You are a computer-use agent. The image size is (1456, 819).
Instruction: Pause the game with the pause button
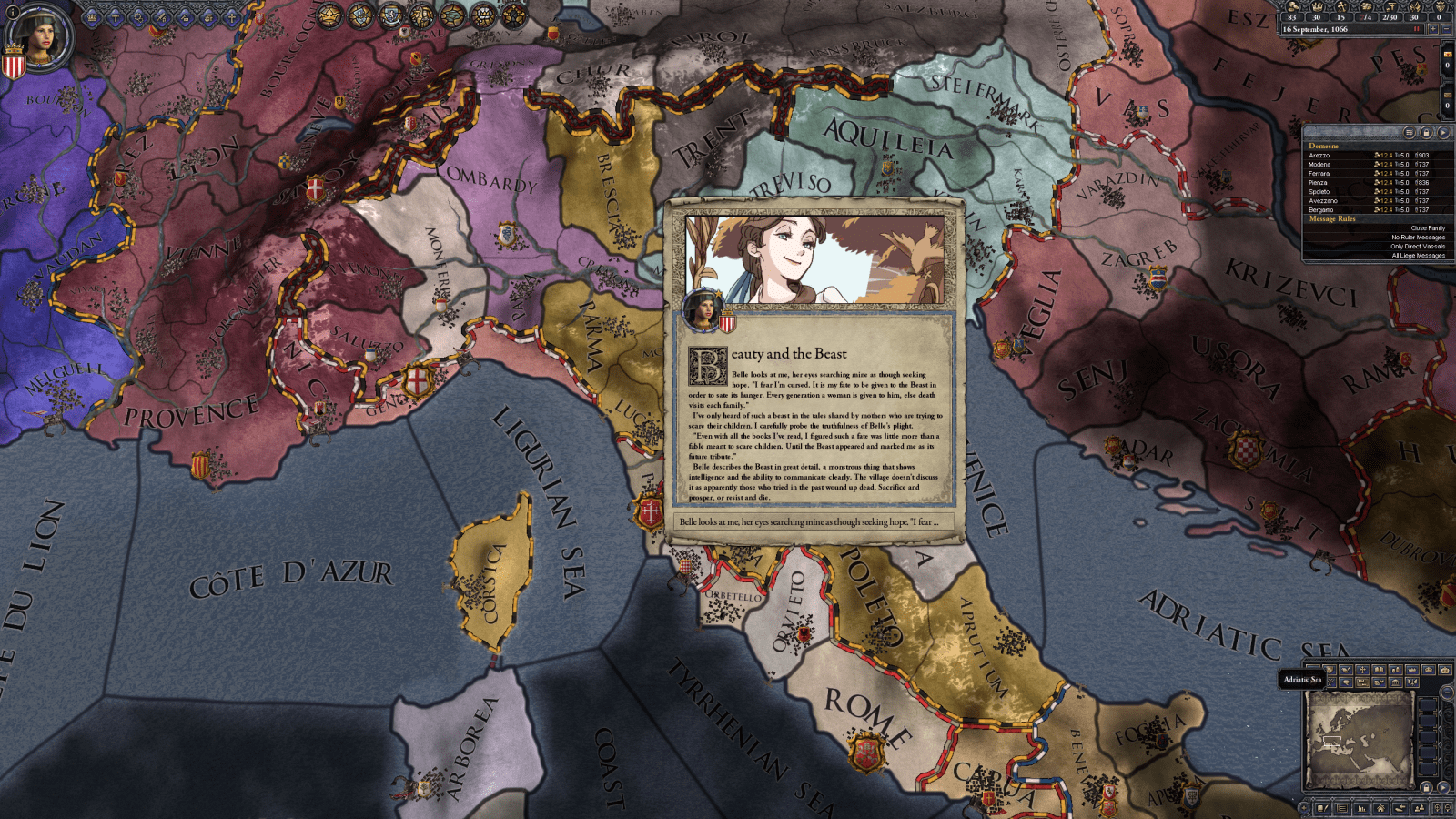[1417, 29]
